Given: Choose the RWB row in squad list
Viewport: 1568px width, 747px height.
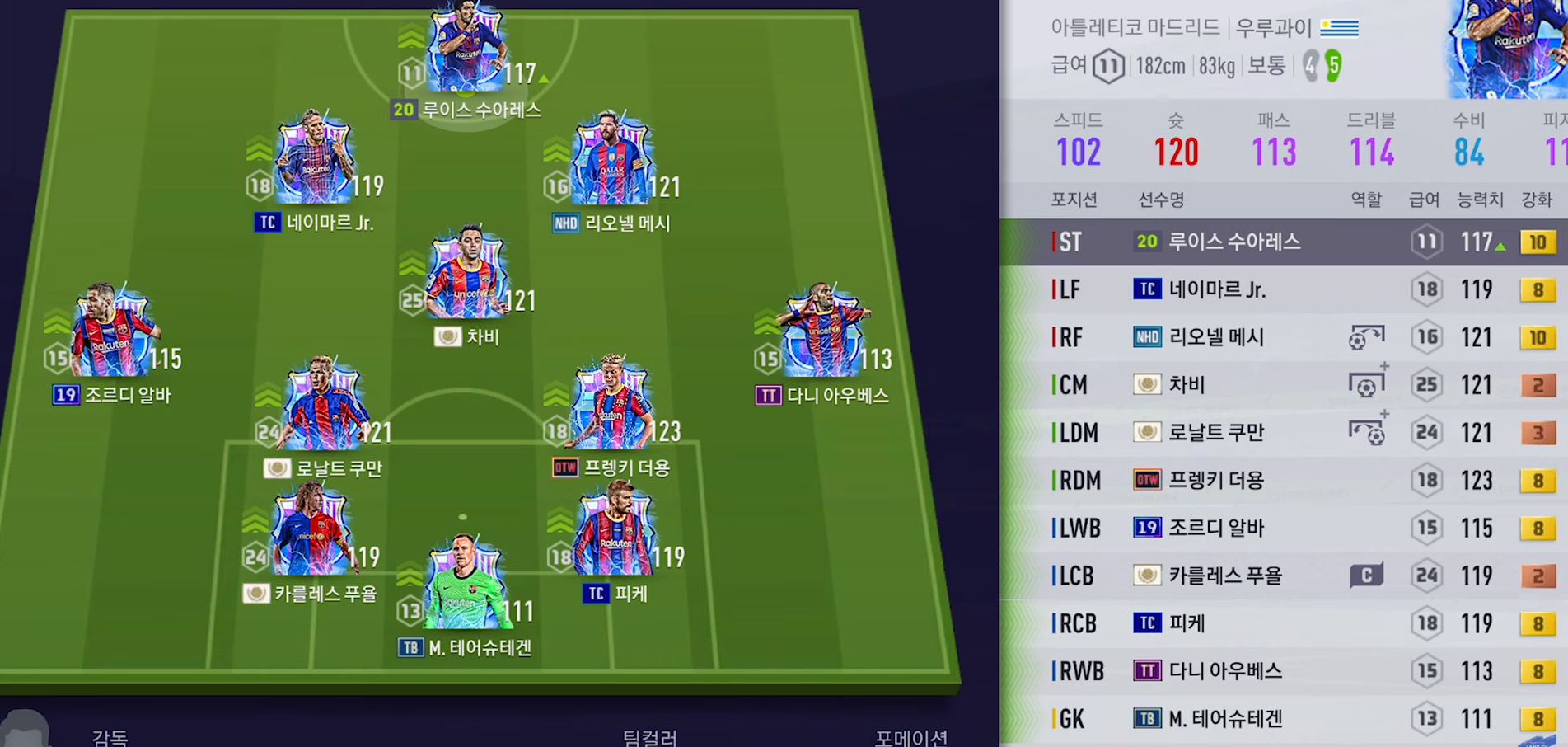Looking at the screenshot, I should click(1284, 671).
